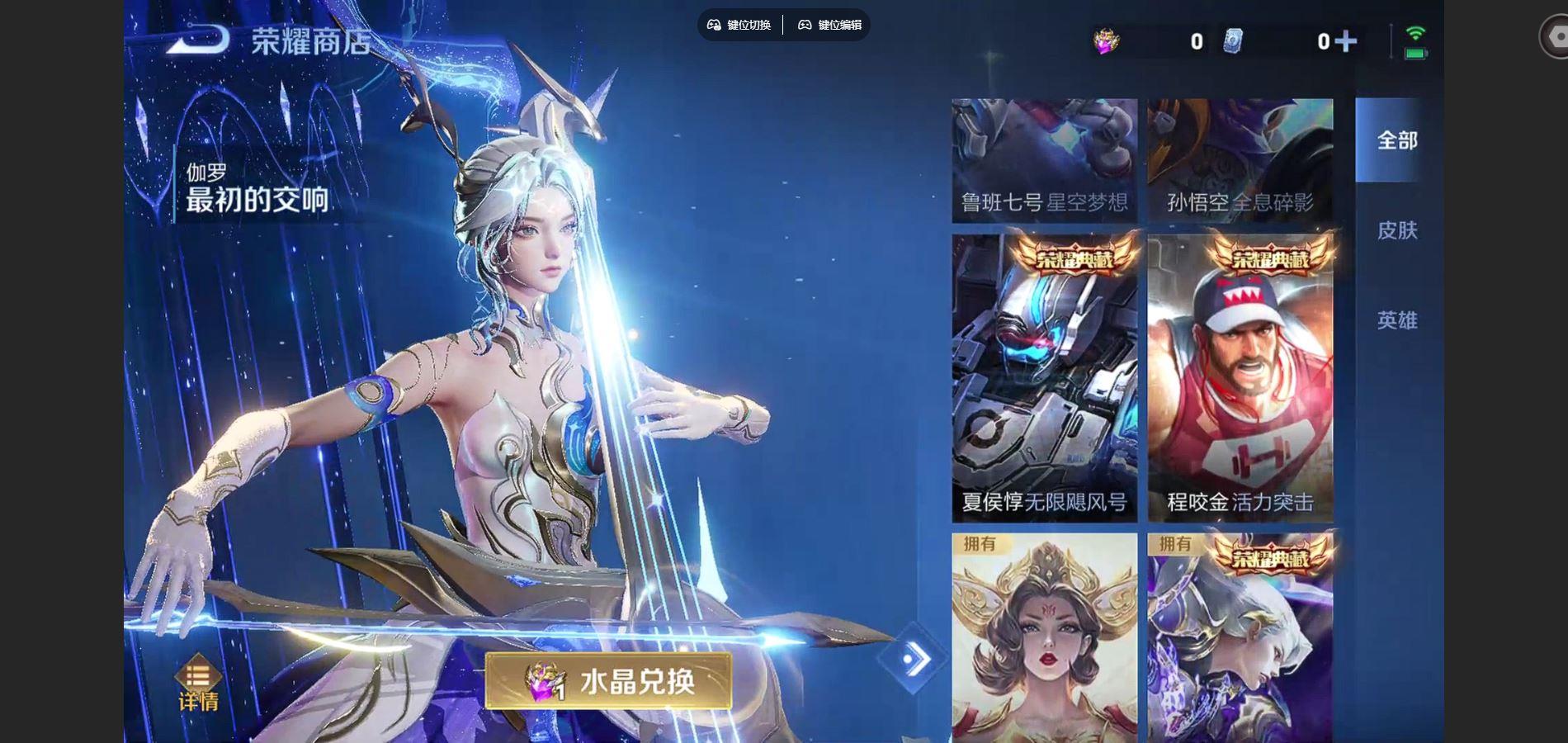Image resolution: width=1568 pixels, height=743 pixels.
Task: Select the owned golden-crowned heroine card
Action: point(1044,637)
